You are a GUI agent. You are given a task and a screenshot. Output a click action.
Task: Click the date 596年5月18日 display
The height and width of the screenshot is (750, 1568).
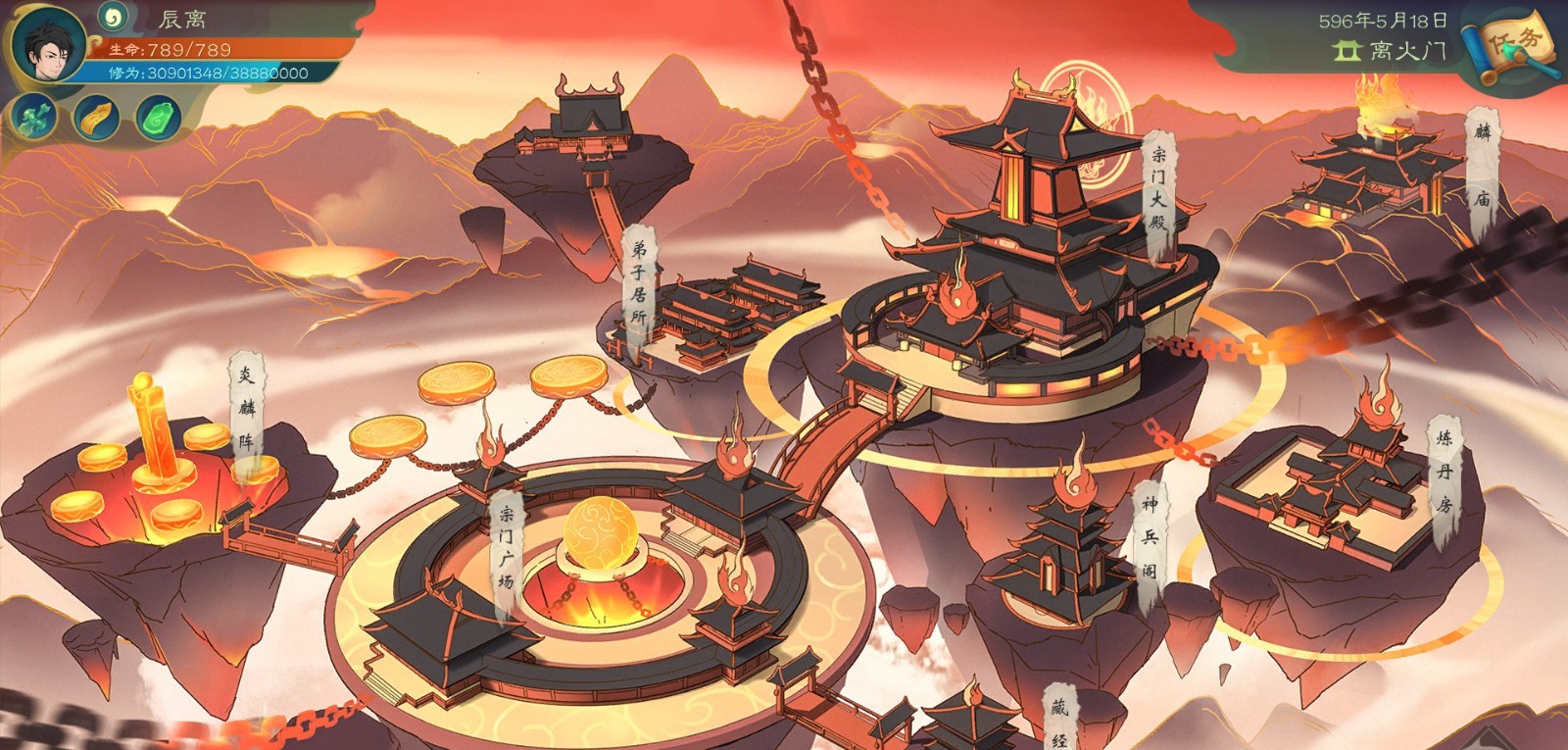pos(1383,18)
